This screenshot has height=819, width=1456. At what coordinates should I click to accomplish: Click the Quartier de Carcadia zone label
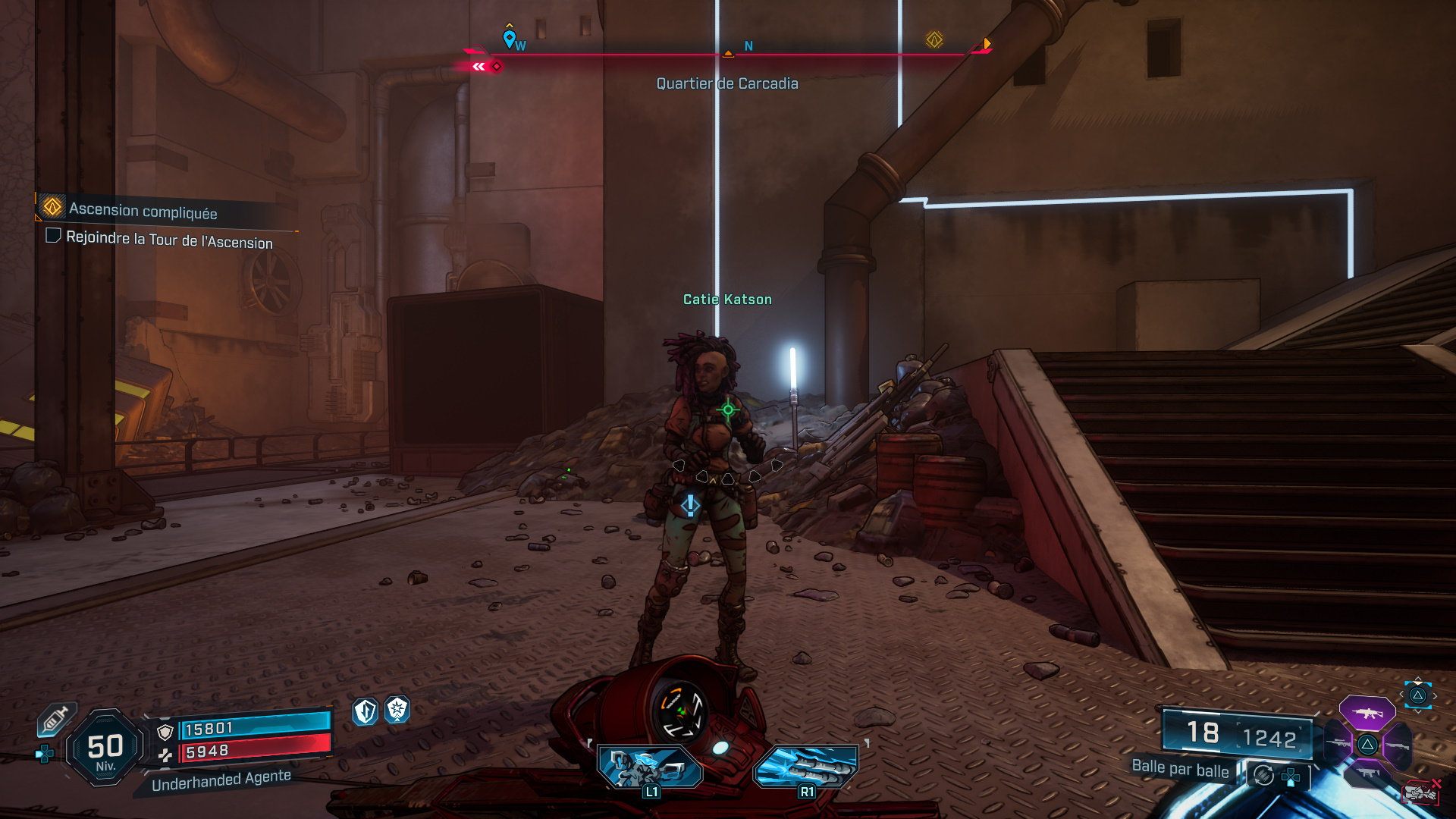728,83
